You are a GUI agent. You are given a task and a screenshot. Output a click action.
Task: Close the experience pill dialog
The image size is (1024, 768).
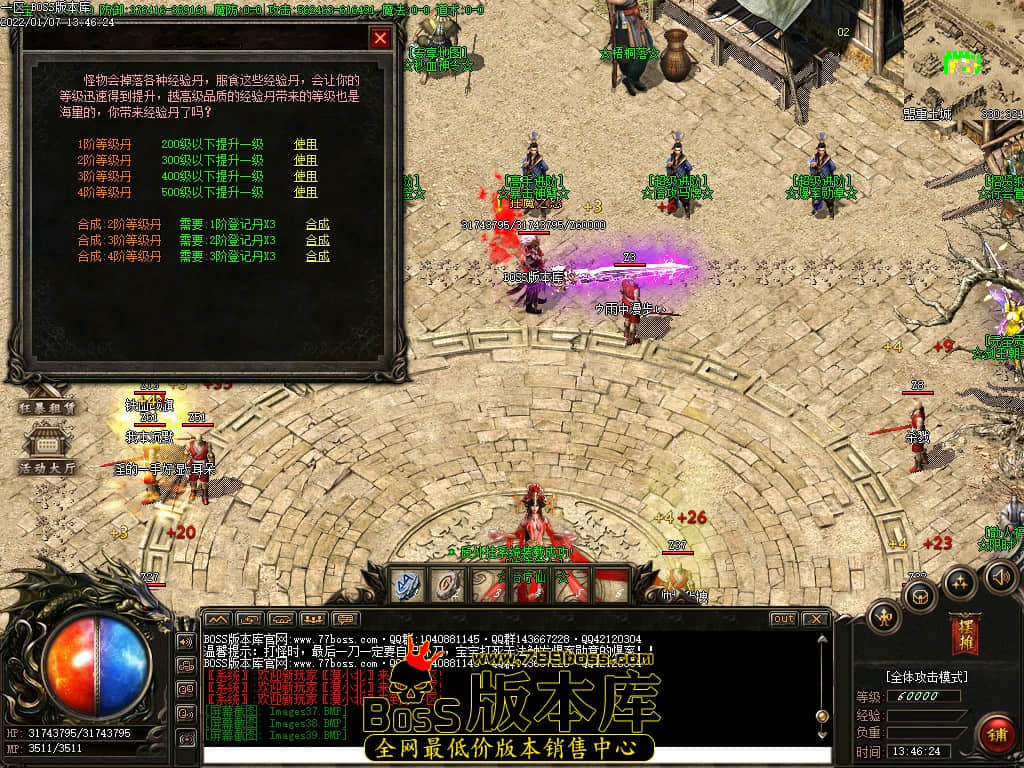click(380, 39)
